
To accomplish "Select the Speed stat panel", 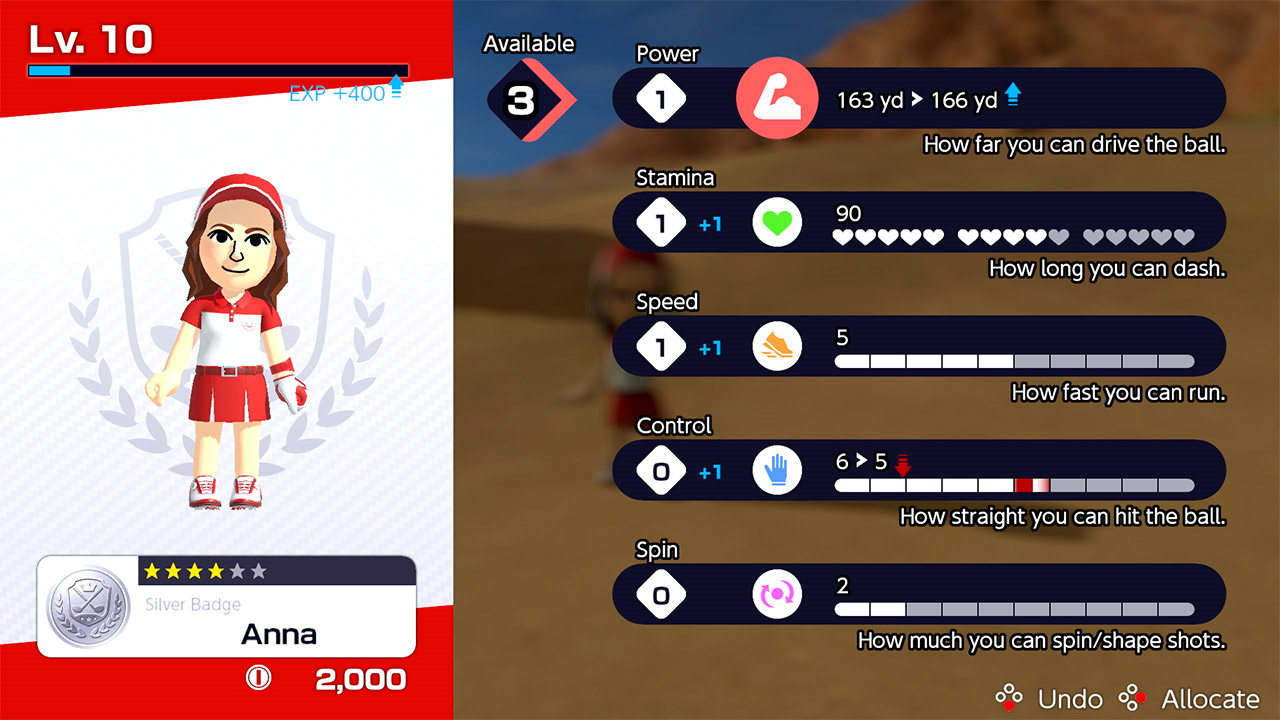I will click(919, 346).
